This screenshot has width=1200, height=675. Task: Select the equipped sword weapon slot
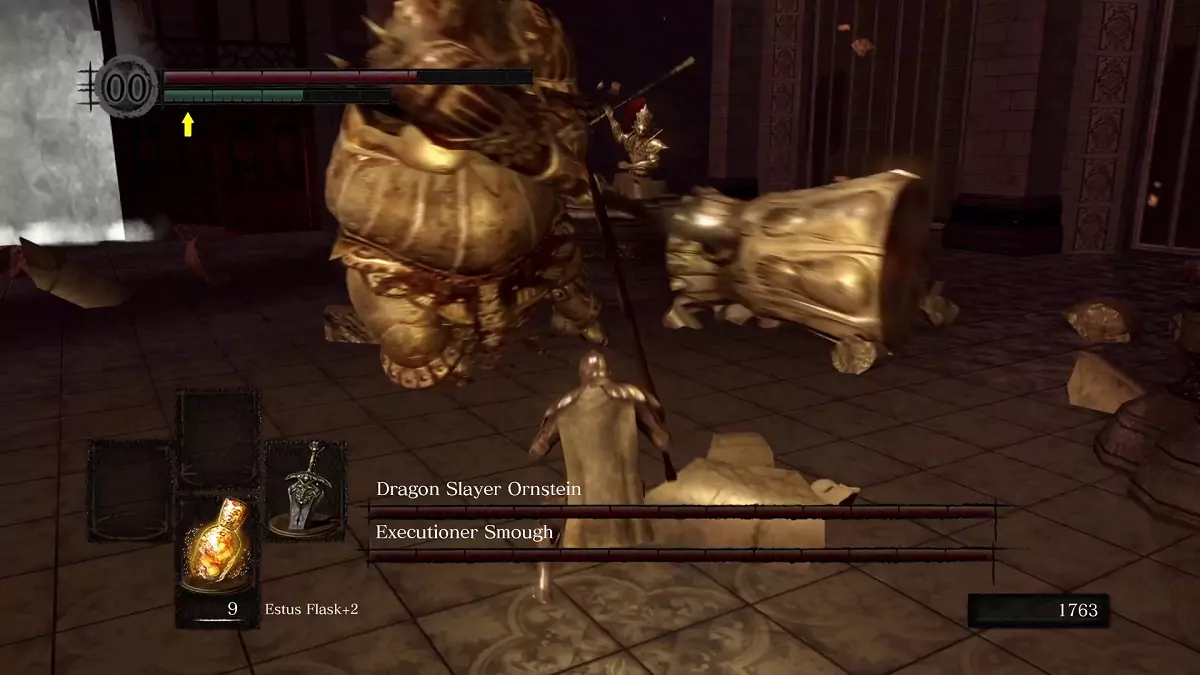coord(304,491)
